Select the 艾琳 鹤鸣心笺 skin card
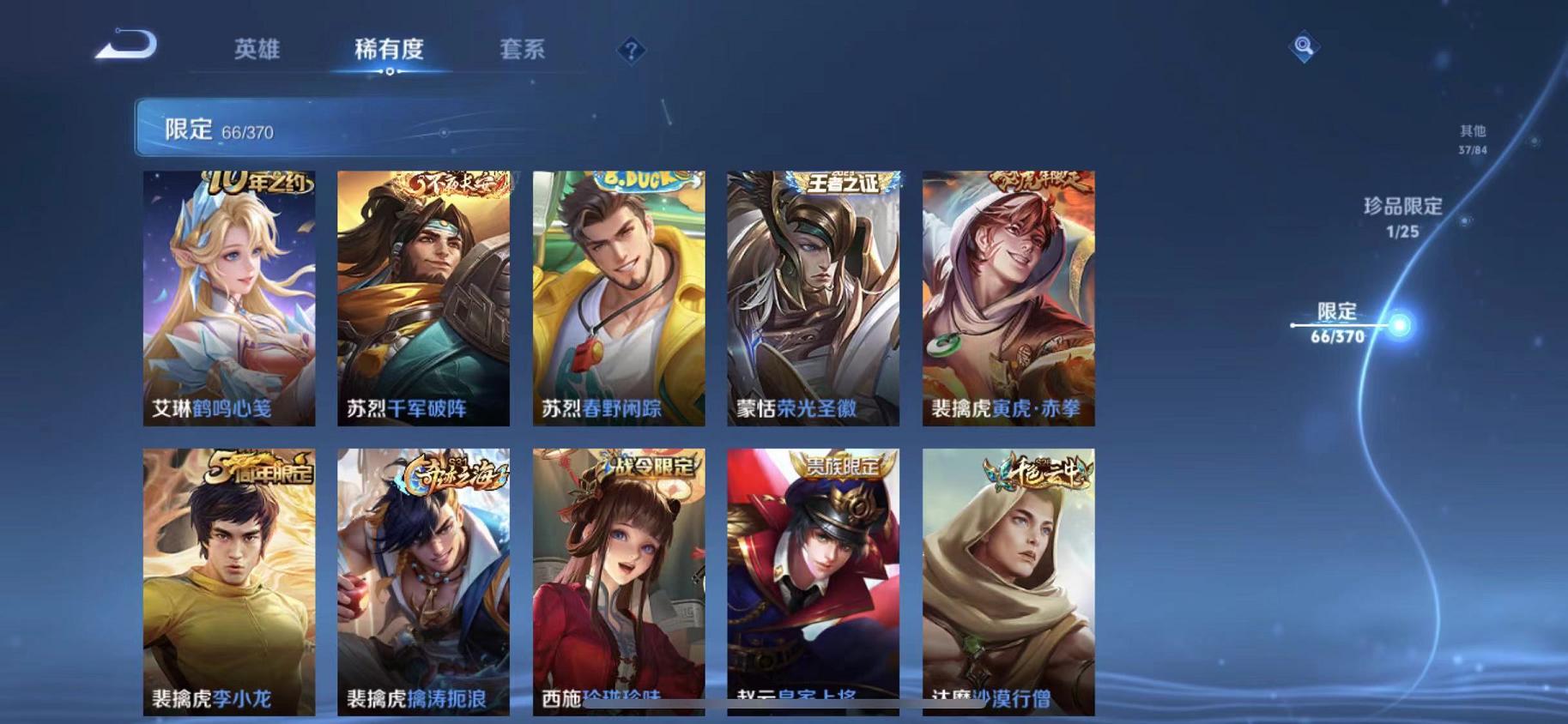 coord(227,296)
